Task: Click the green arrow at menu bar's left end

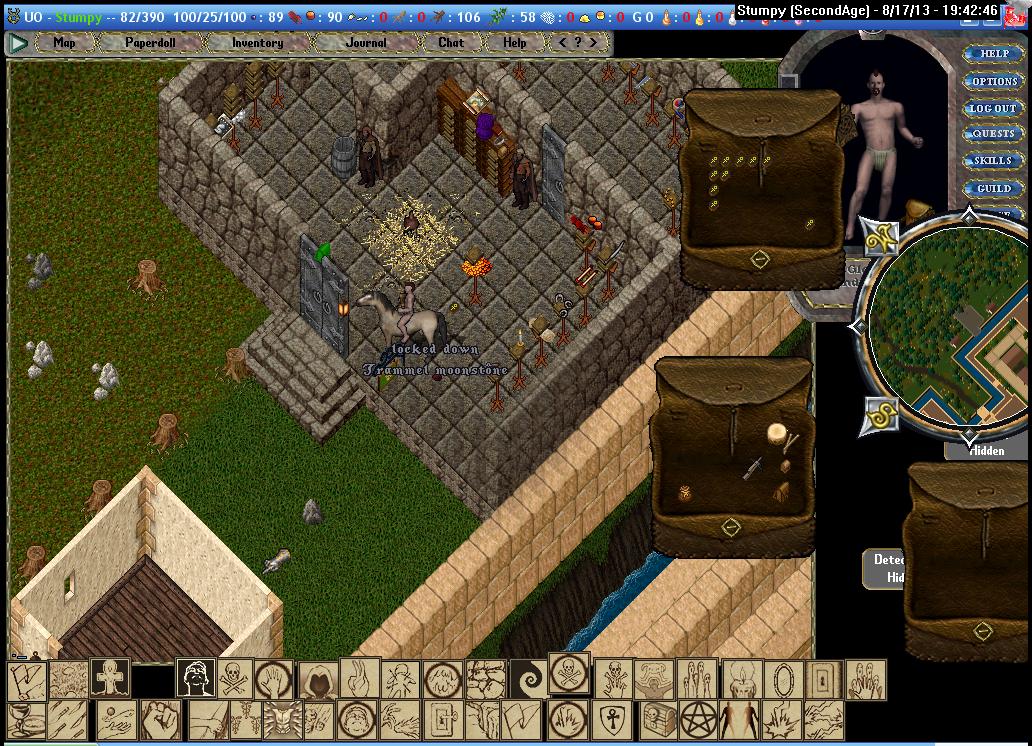Action: coord(18,43)
